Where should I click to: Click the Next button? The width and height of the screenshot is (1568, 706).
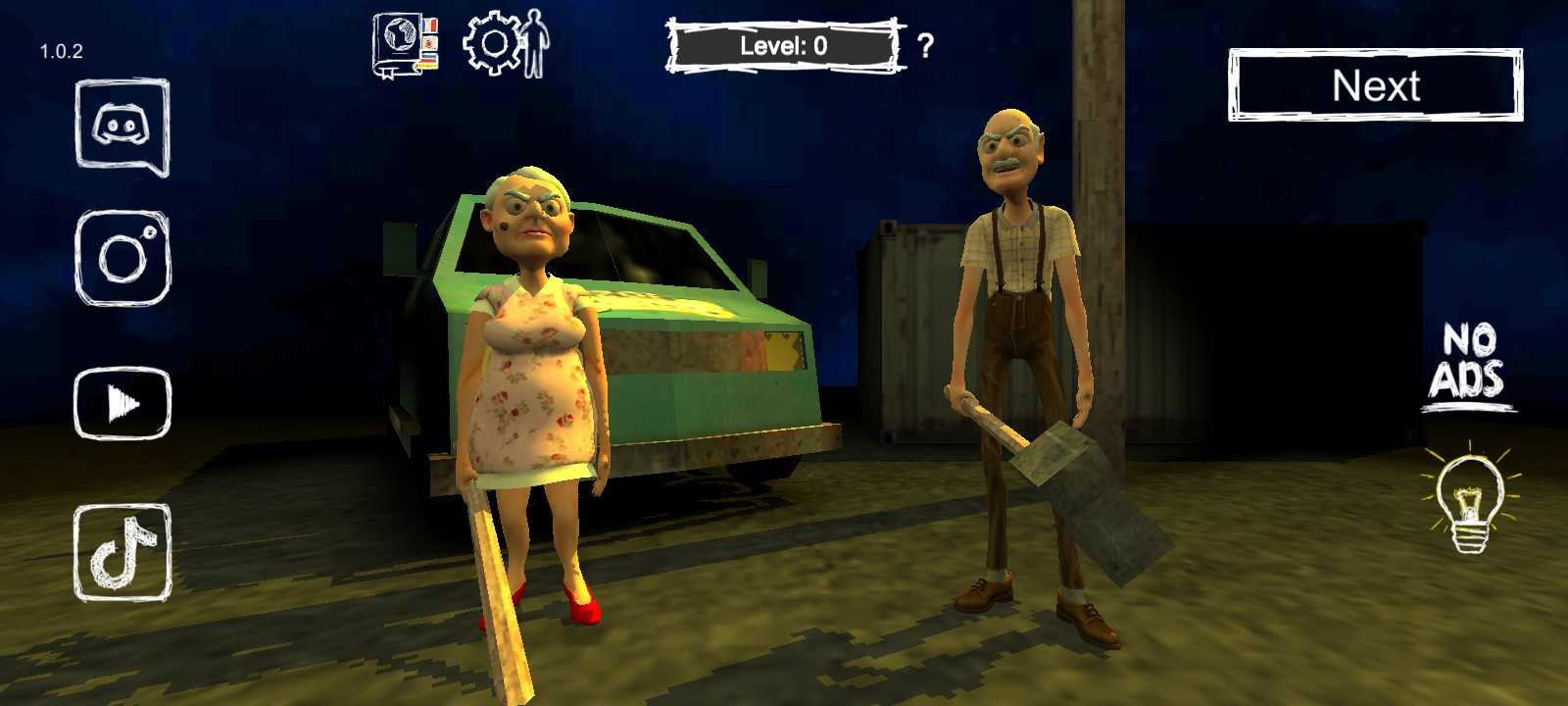pos(1375,86)
